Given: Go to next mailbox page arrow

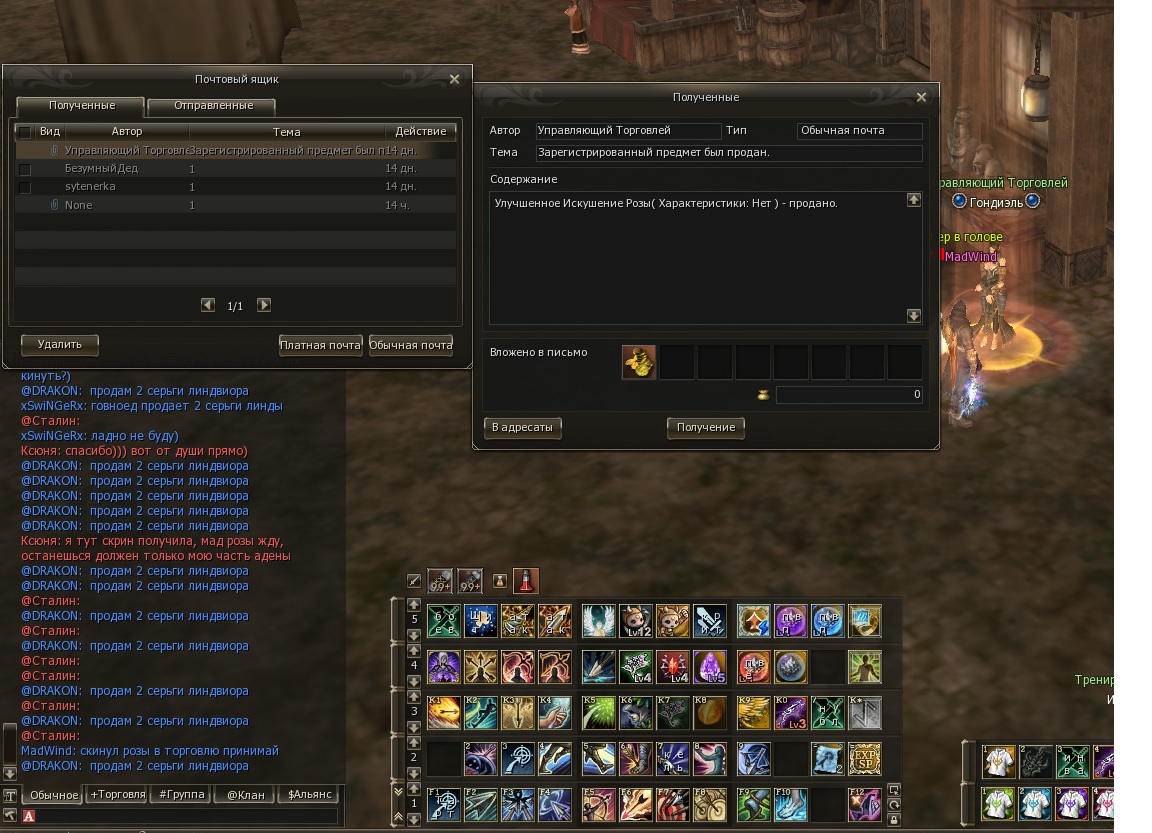Looking at the screenshot, I should click(264, 305).
